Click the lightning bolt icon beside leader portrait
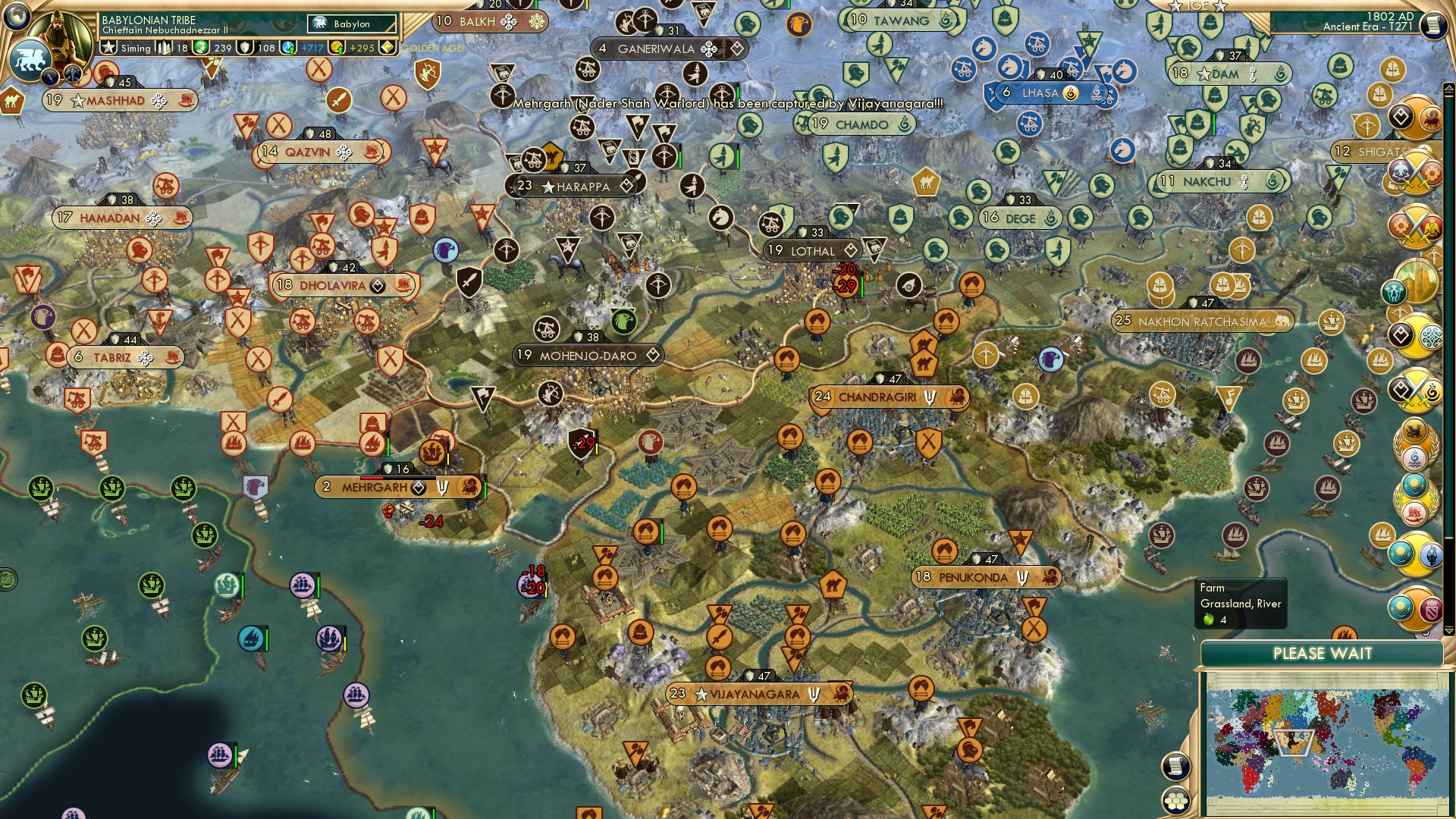1456x819 pixels. click(x=49, y=76)
